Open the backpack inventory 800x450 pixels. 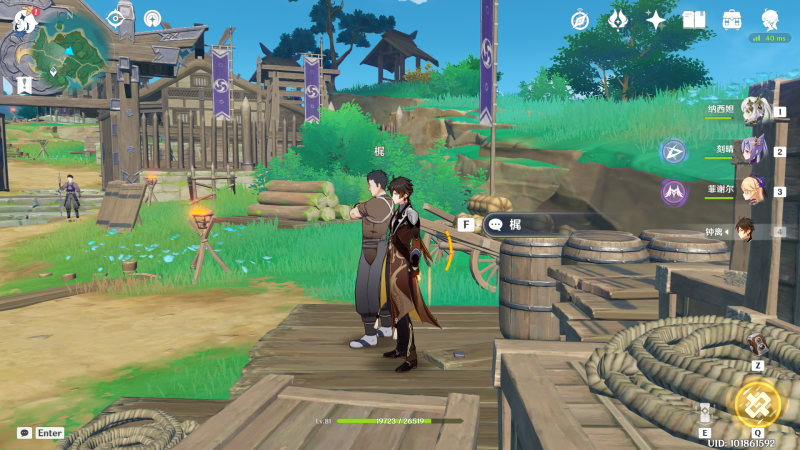[x=732, y=20]
